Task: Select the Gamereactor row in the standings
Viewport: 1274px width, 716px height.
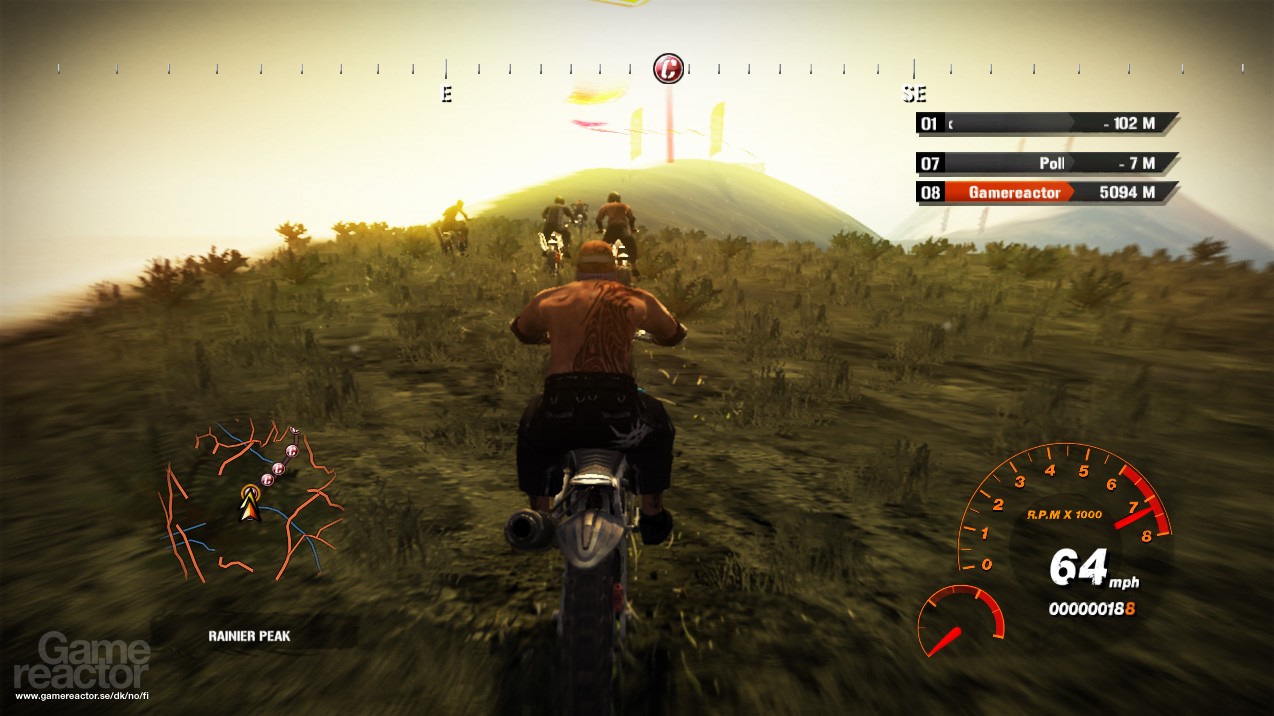Action: coord(1046,192)
